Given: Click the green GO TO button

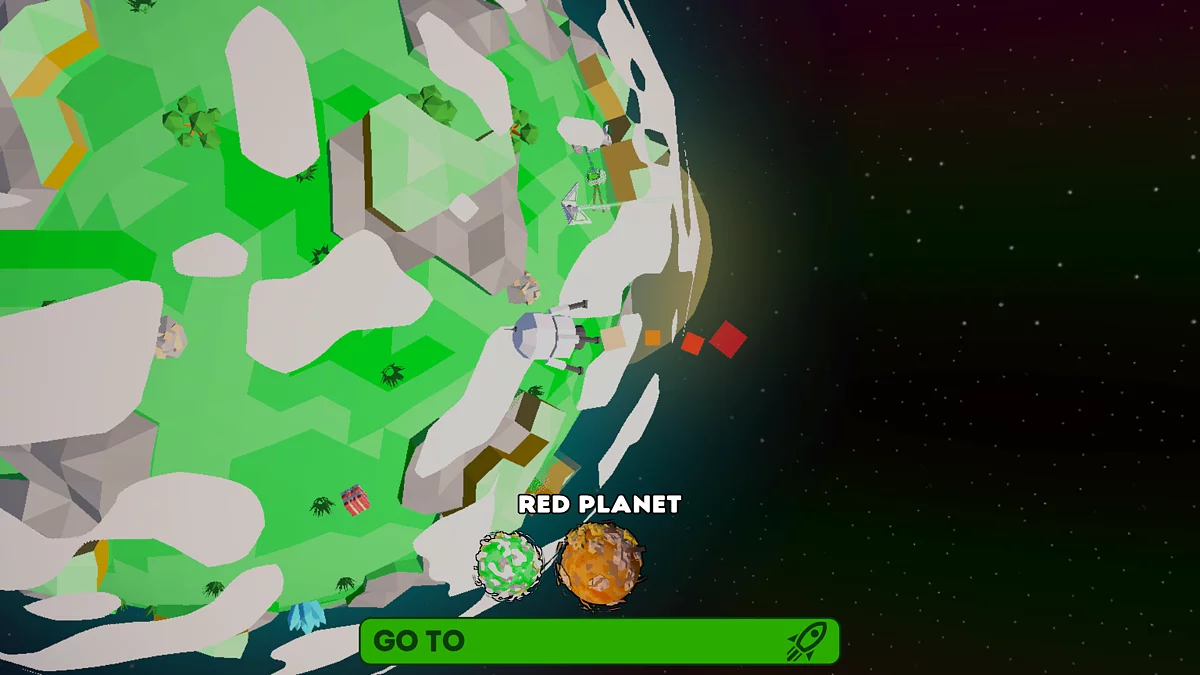Looking at the screenshot, I should click(599, 641).
